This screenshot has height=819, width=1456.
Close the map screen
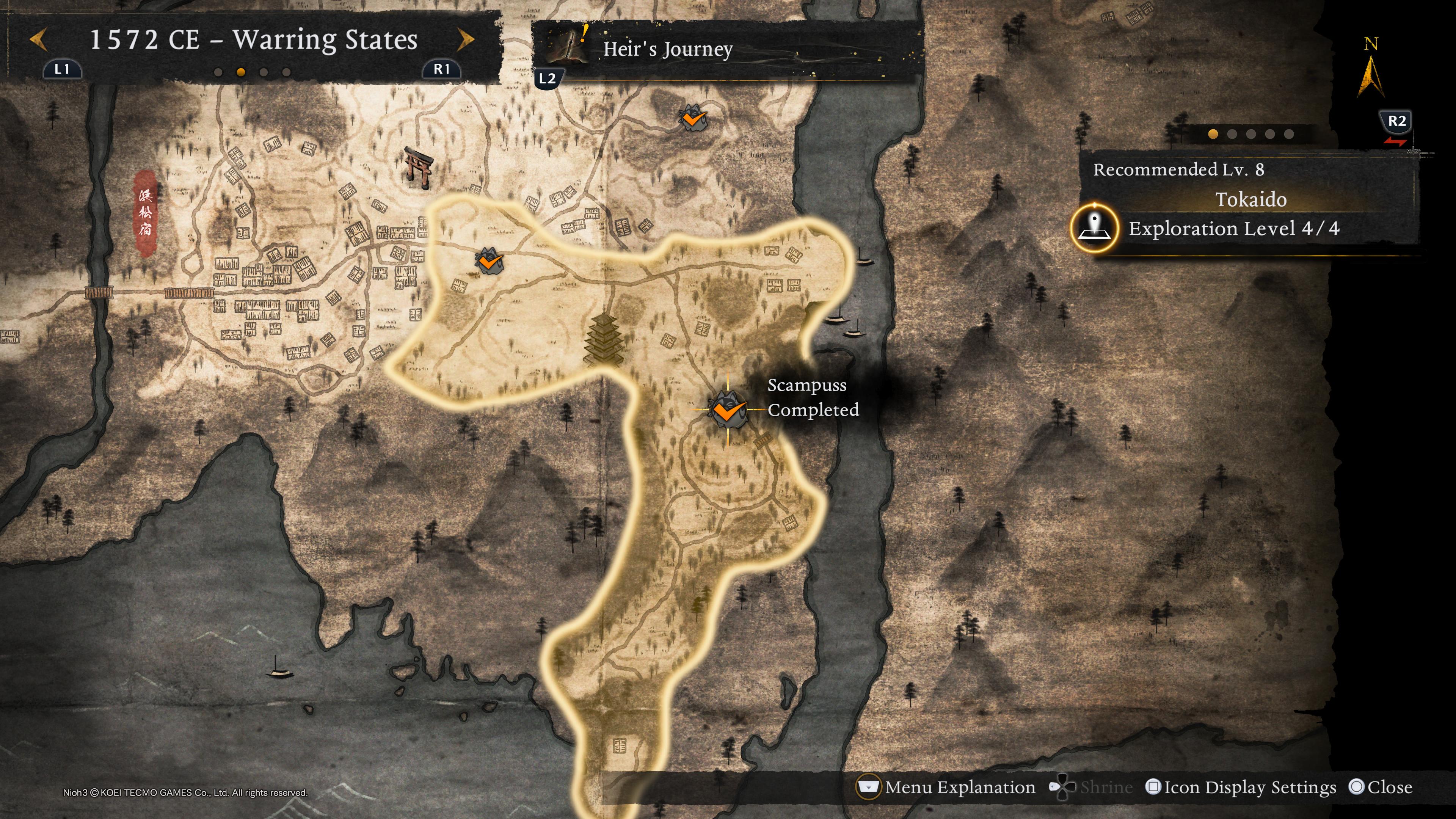[x=1380, y=788]
